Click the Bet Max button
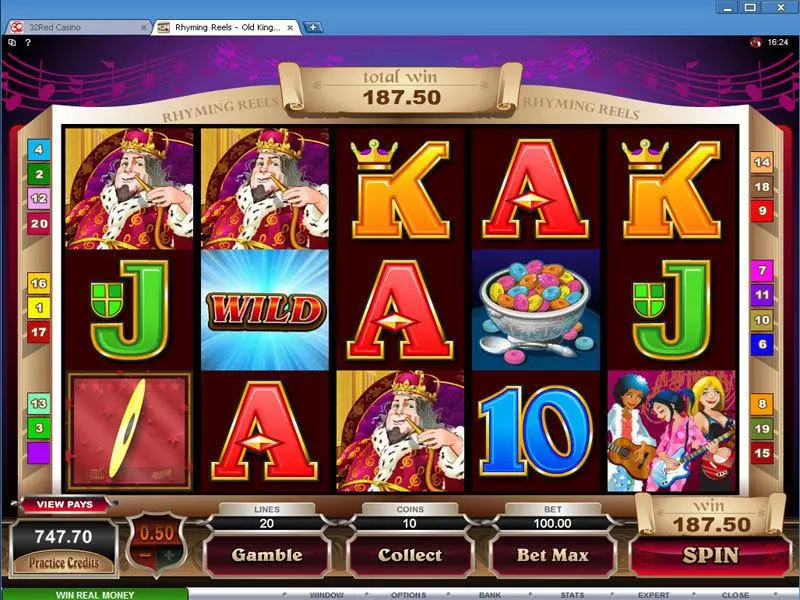800x600 pixels. [552, 555]
